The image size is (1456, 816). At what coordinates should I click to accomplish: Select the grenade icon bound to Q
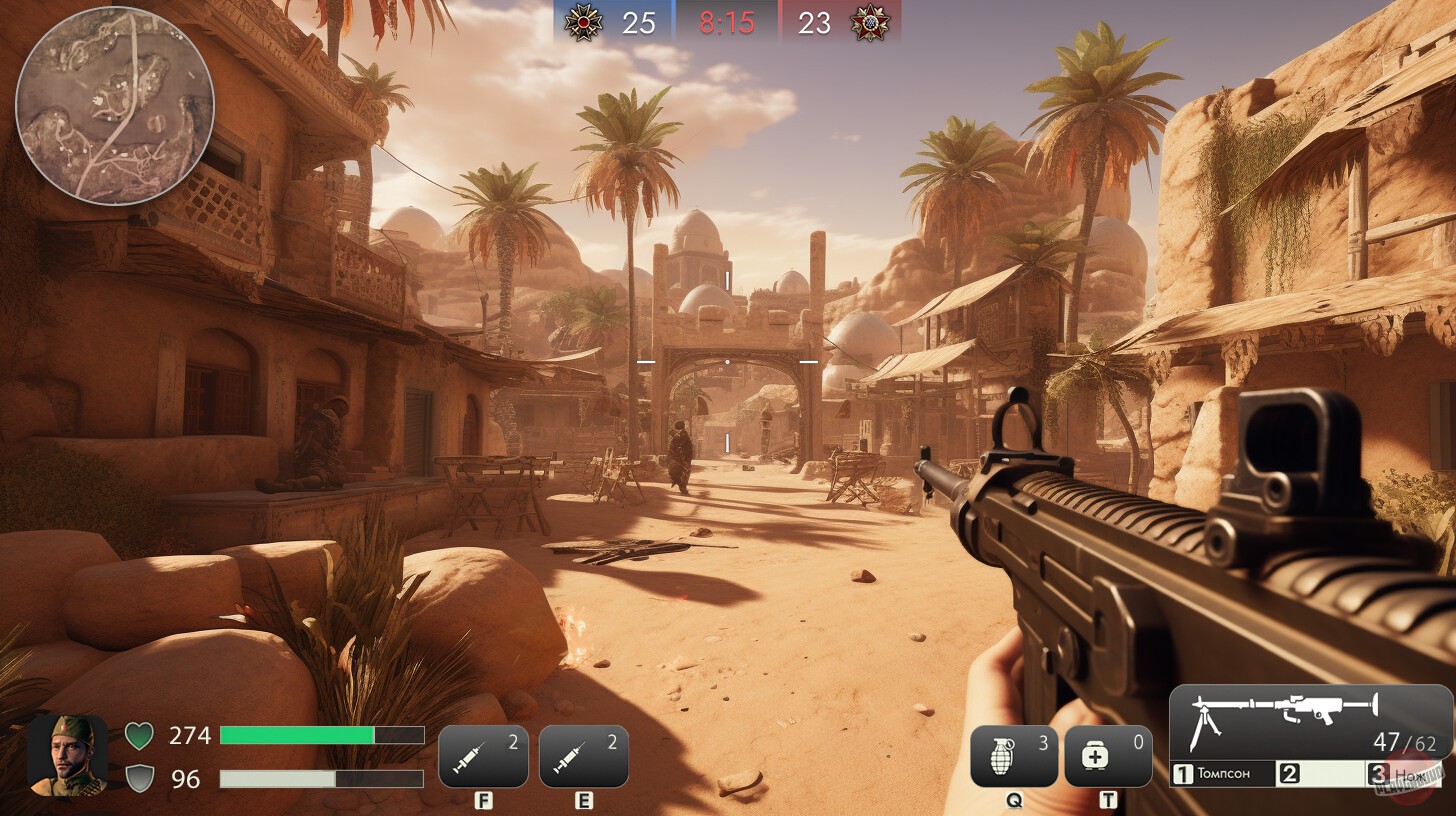[1014, 756]
